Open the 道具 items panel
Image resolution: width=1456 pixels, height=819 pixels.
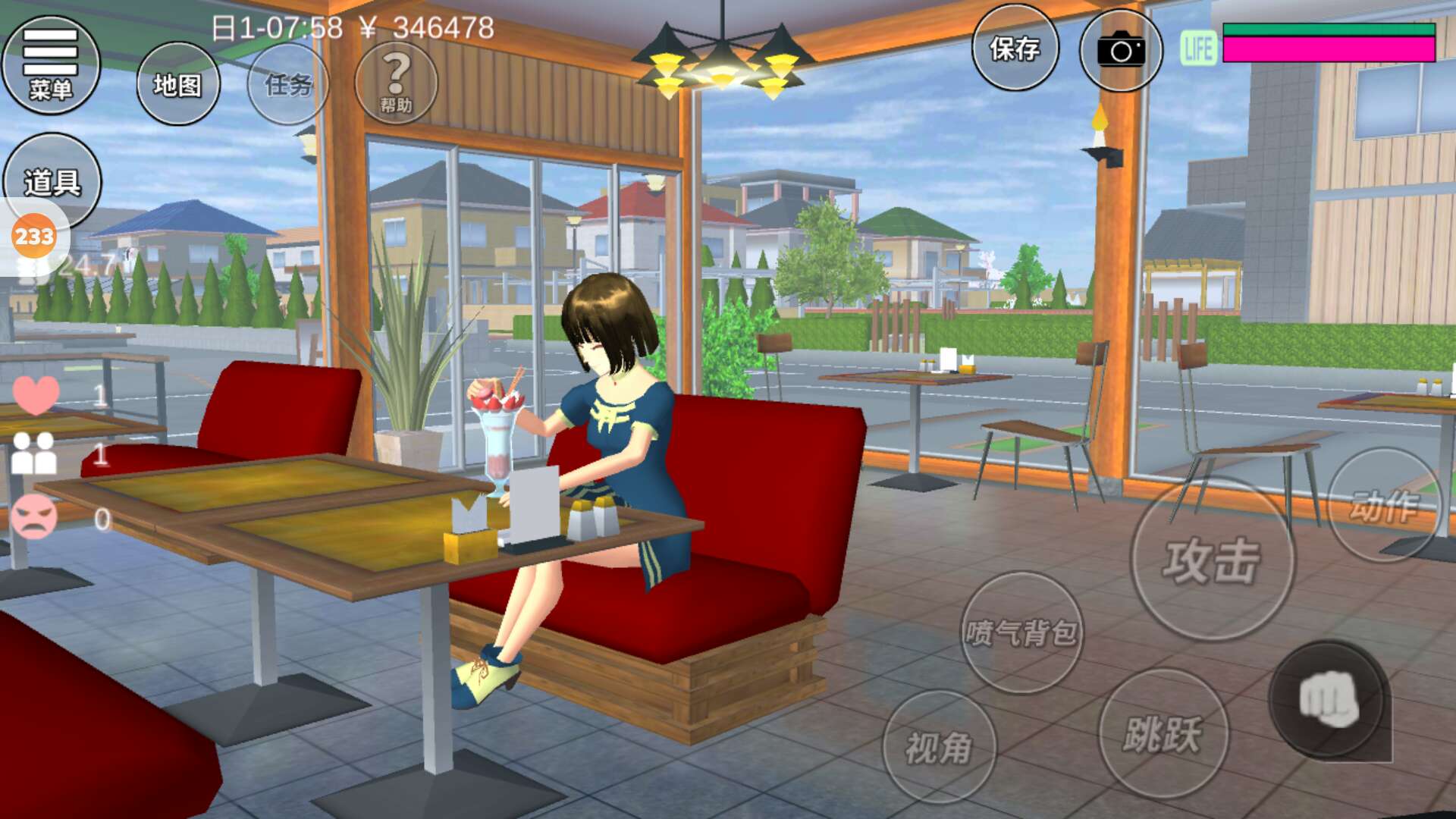[x=52, y=182]
